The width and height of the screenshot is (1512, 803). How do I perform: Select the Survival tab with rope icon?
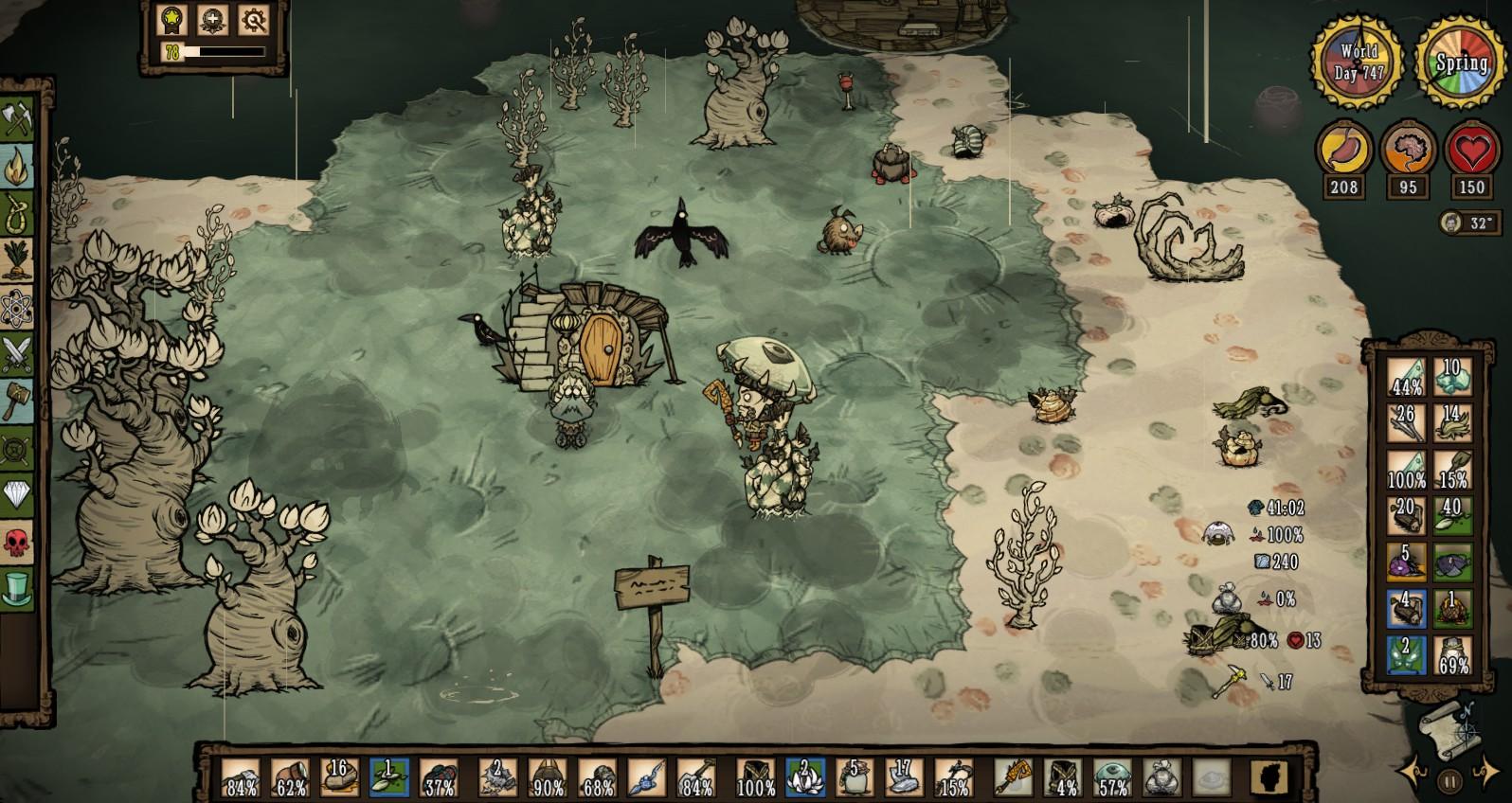(17, 214)
